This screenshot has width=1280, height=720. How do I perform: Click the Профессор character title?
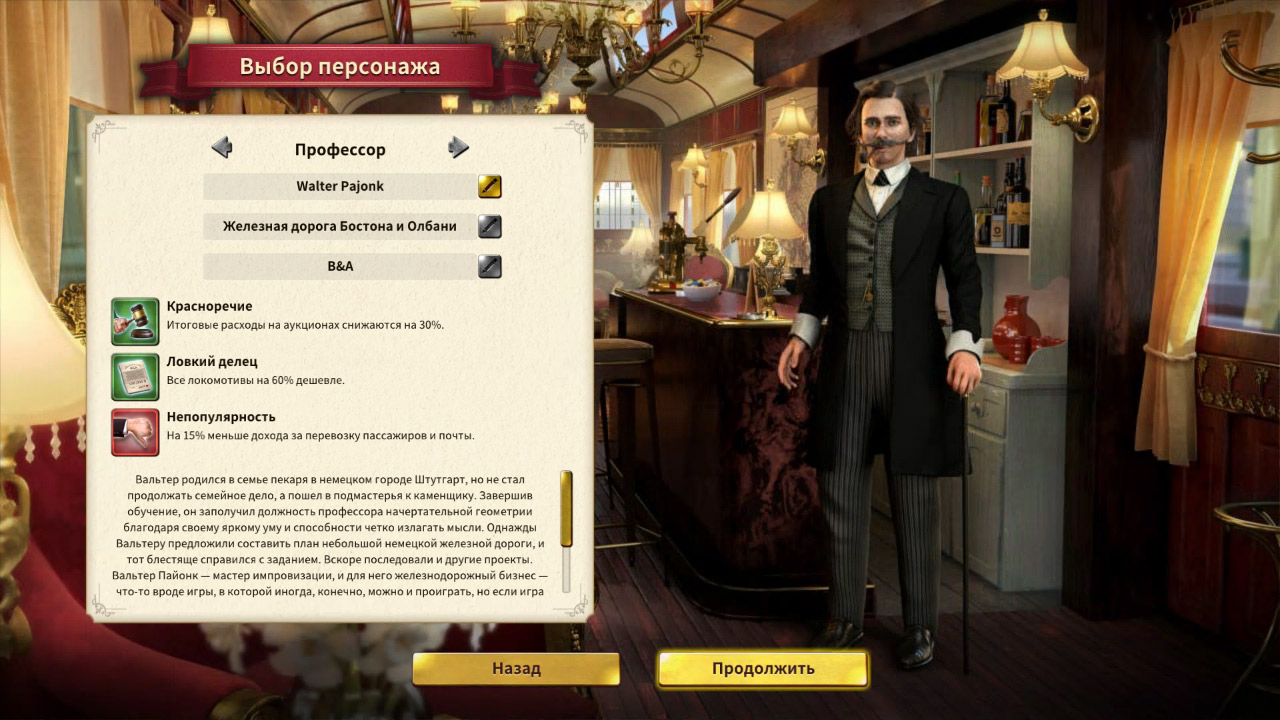tap(340, 148)
